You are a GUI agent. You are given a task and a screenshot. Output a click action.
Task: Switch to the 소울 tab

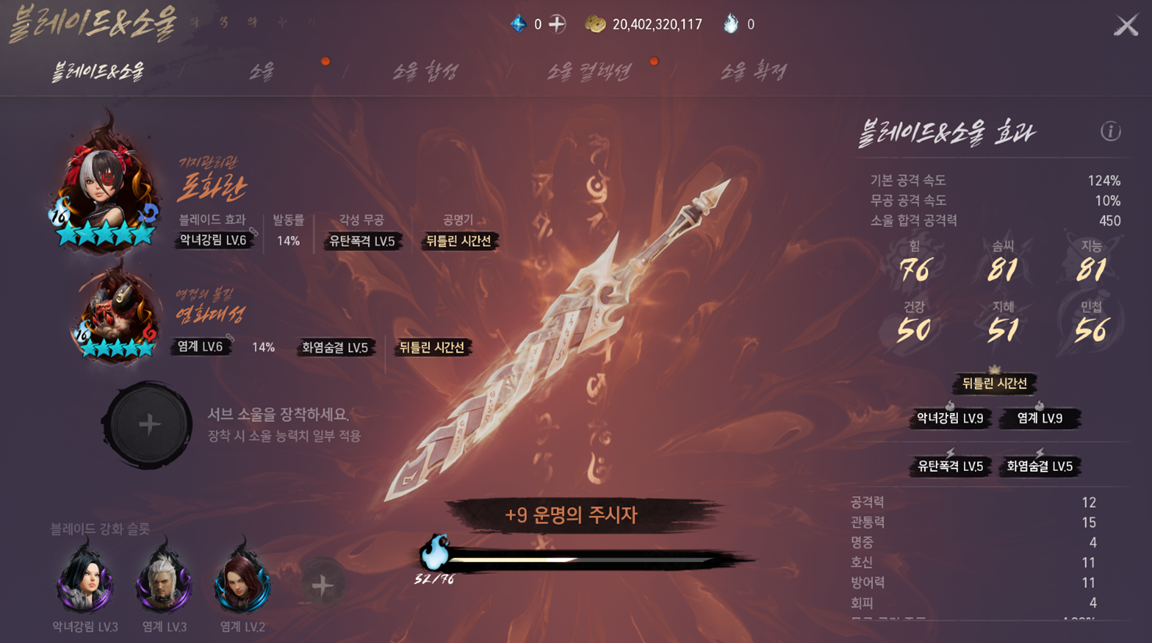pyautogui.click(x=262, y=71)
